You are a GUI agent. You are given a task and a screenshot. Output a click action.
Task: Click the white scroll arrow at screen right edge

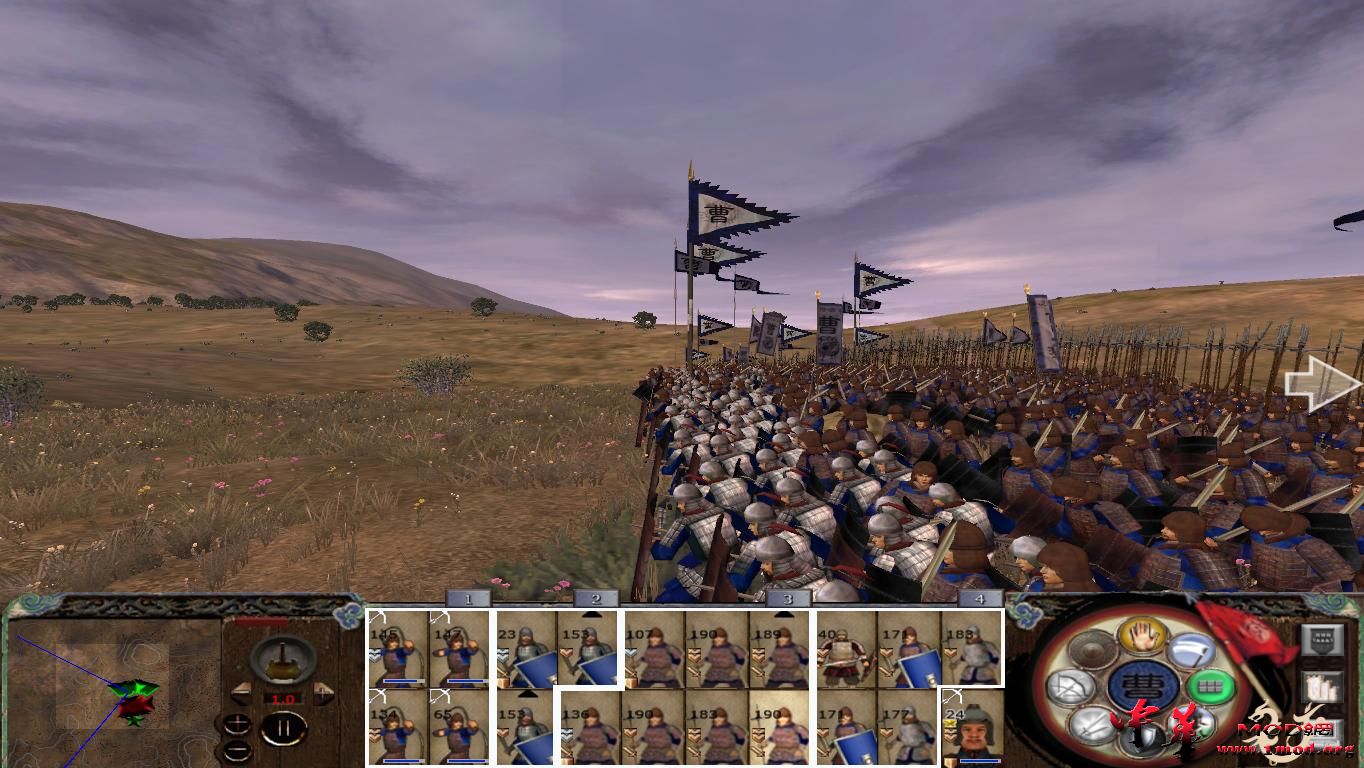[1318, 384]
